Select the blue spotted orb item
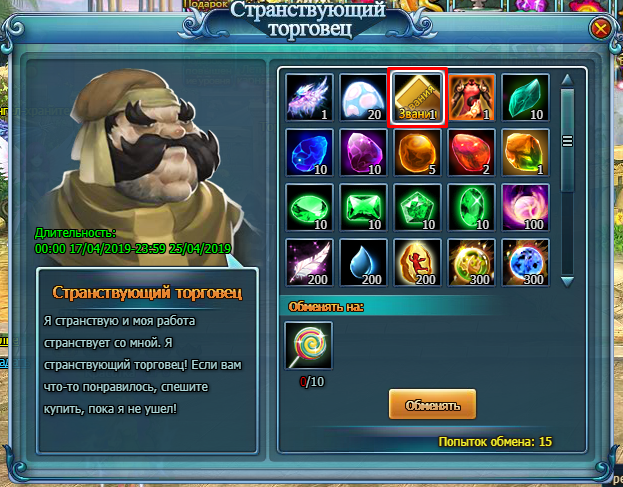This screenshot has width=623, height=487. 525,261
